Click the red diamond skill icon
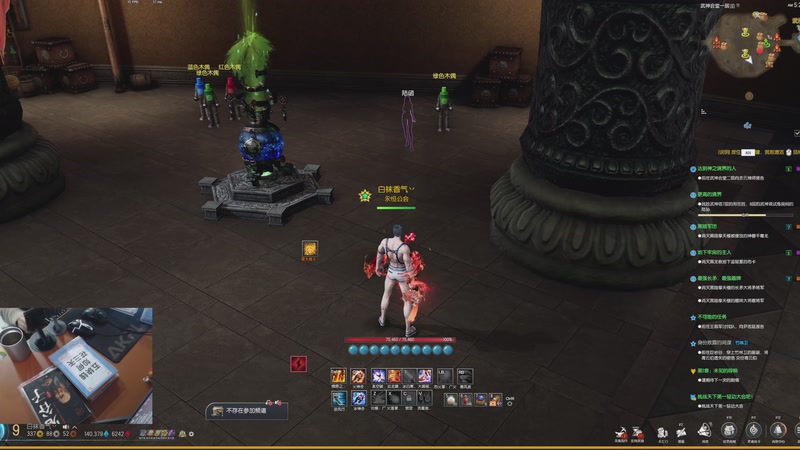800x450 pixels. (x=298, y=364)
